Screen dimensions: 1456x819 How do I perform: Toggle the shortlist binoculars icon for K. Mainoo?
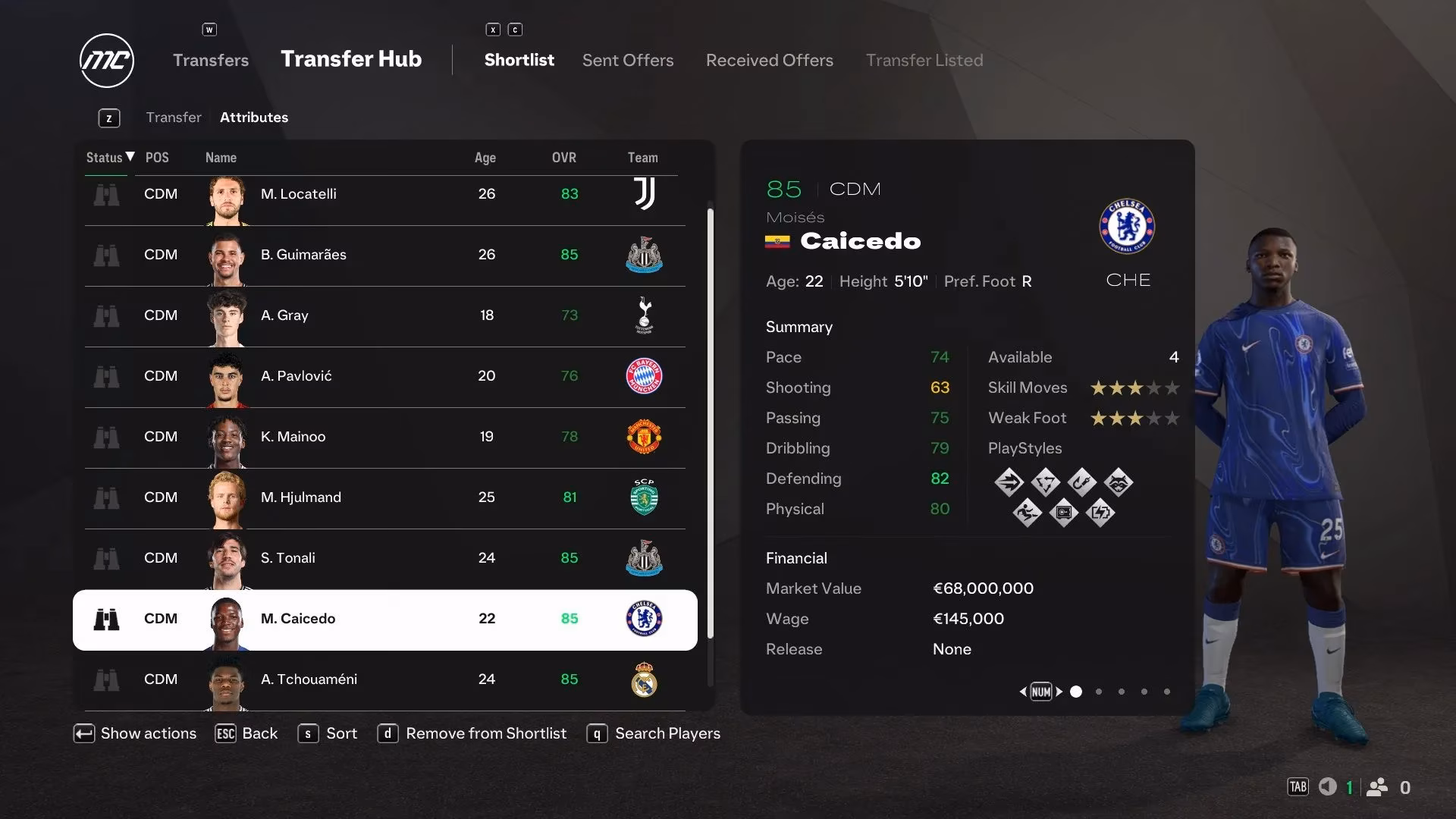tap(107, 438)
